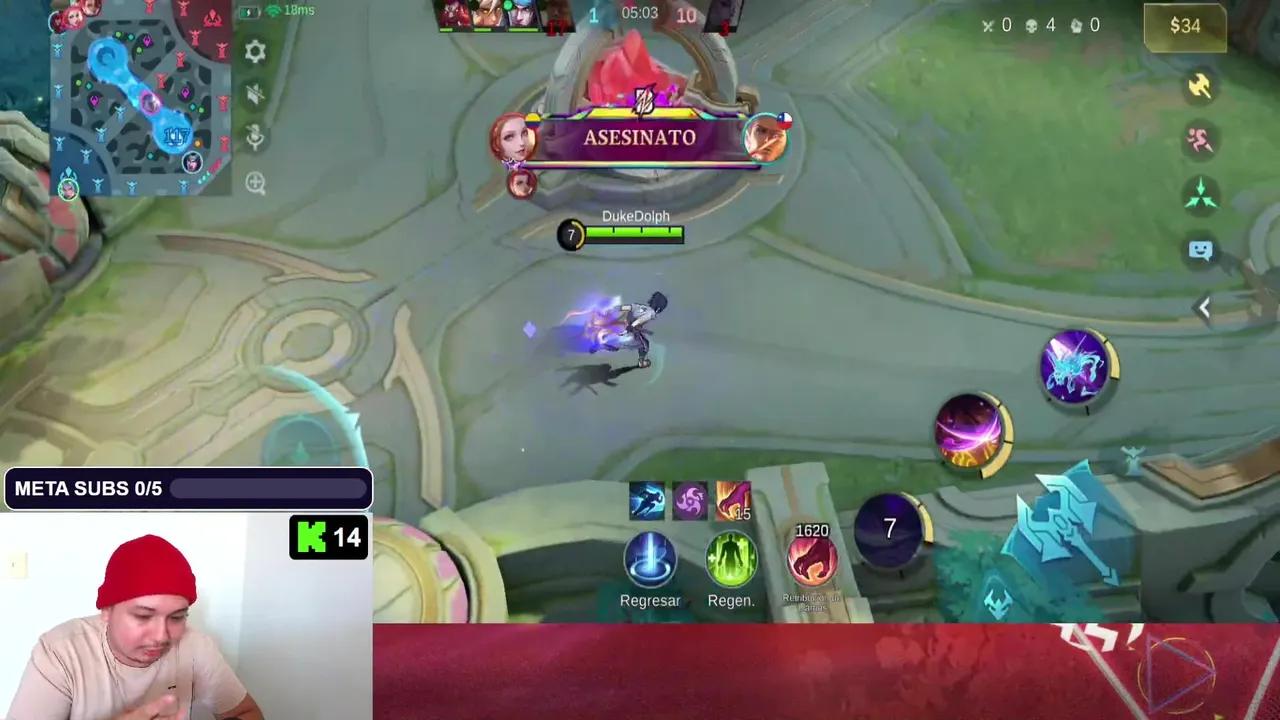Click the zoom magnifier below the minimap
The width and height of the screenshot is (1280, 720).
point(256,184)
